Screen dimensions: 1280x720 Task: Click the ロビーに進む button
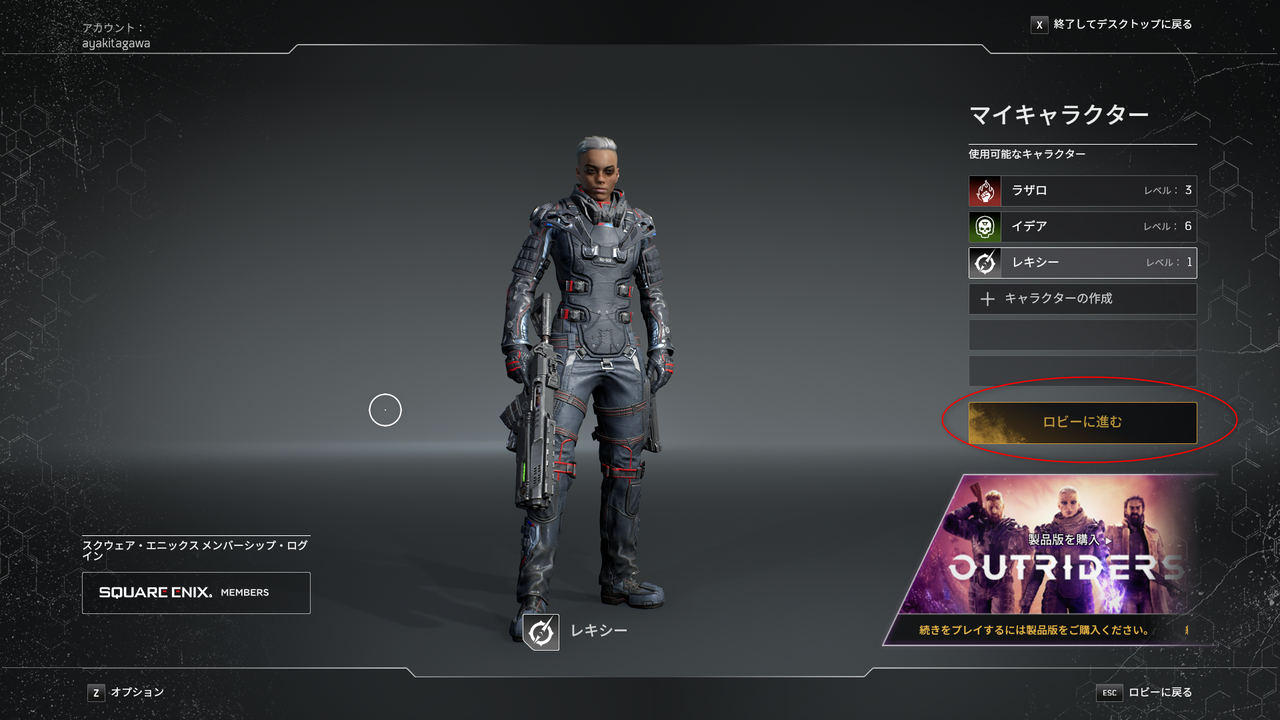pyautogui.click(x=1082, y=422)
